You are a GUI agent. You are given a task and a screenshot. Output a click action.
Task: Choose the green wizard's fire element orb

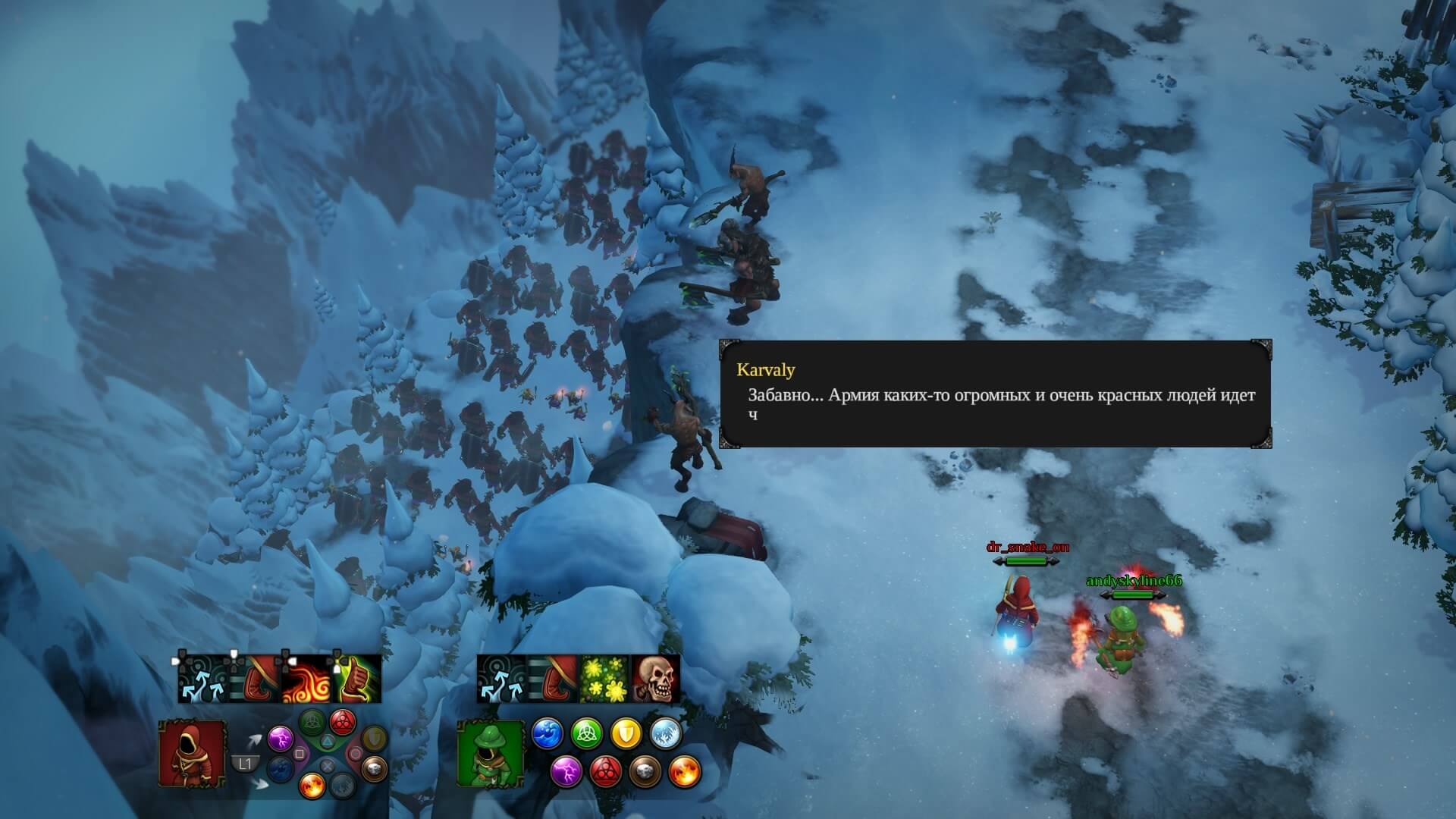685,771
